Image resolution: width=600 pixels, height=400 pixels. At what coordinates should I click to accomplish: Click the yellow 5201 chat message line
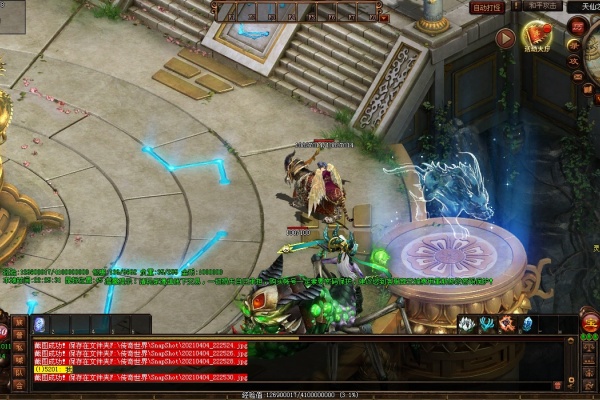click(x=55, y=369)
